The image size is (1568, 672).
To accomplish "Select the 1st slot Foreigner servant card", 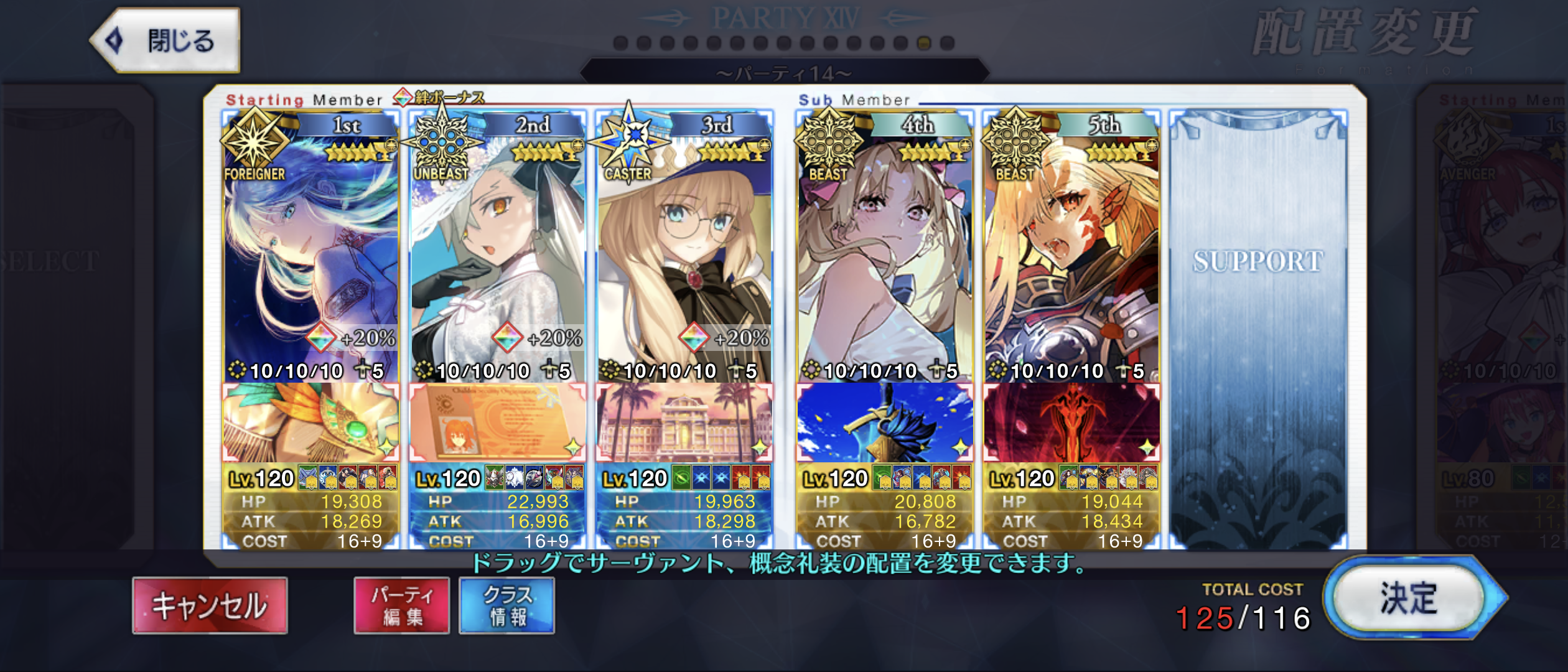I will coord(310,249).
